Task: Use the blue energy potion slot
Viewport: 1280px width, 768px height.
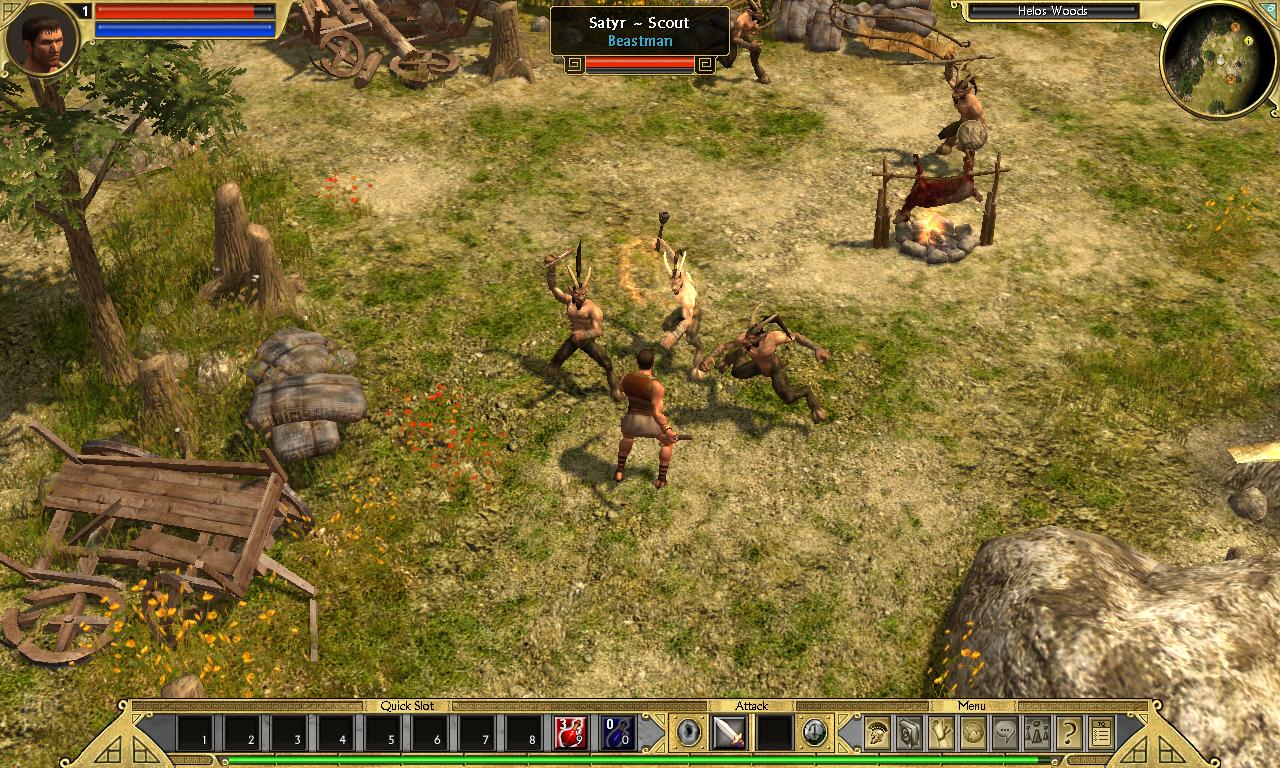Action: point(618,733)
